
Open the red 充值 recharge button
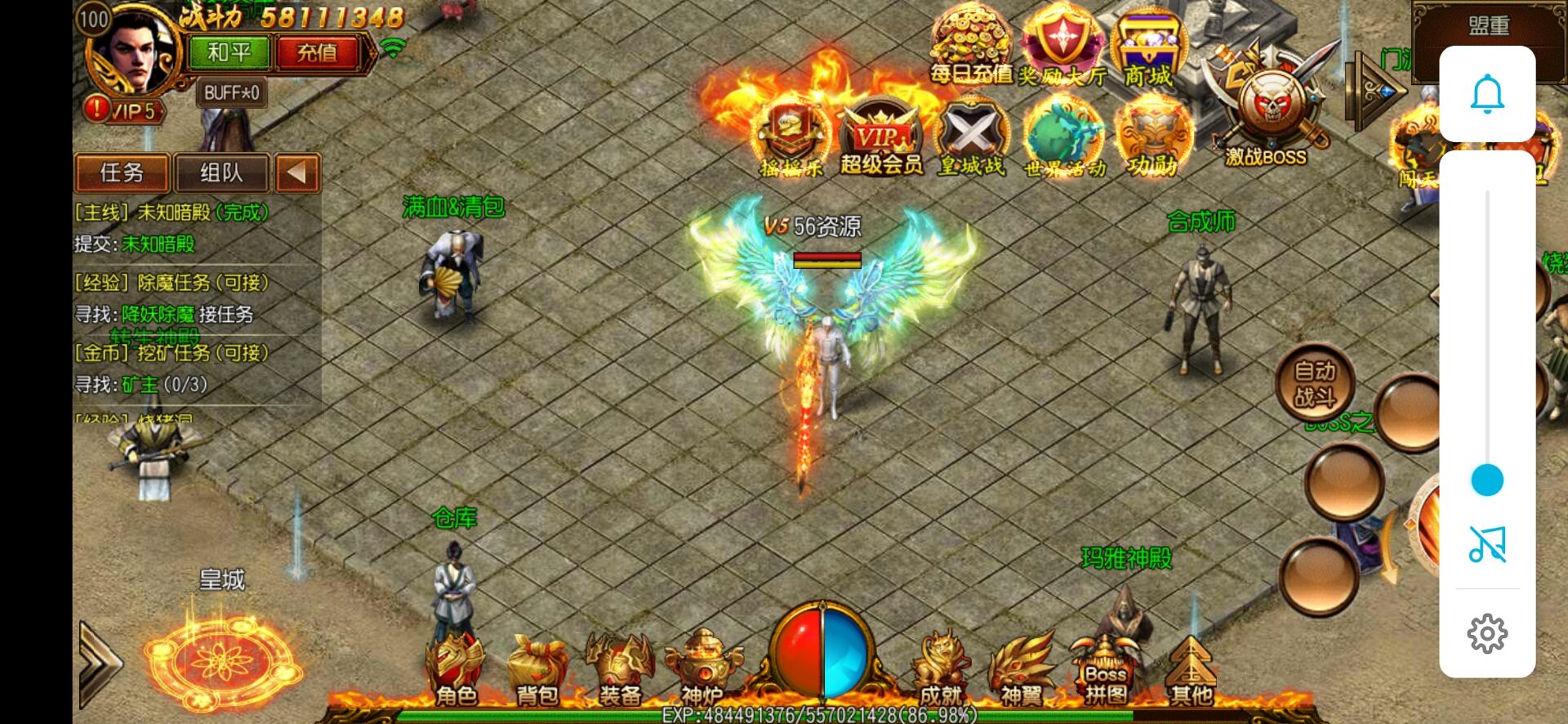[x=316, y=53]
